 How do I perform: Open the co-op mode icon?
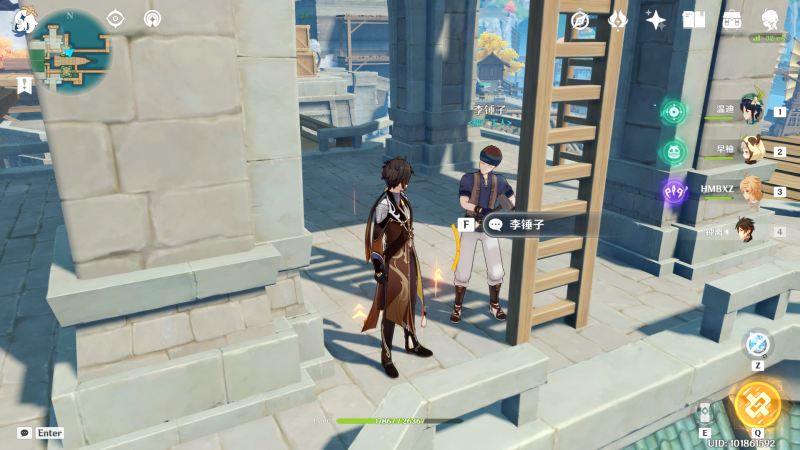(152, 18)
